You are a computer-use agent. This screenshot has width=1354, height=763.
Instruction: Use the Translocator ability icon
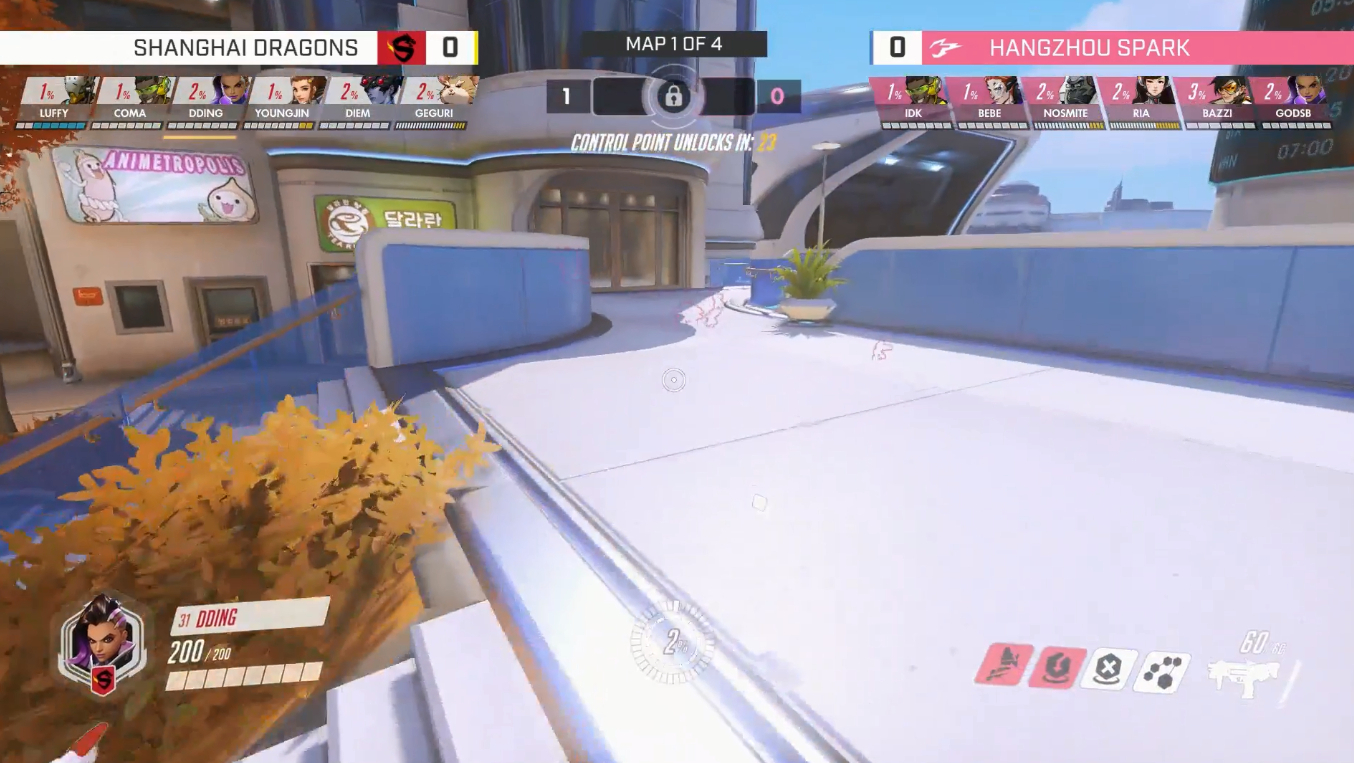(1056, 668)
